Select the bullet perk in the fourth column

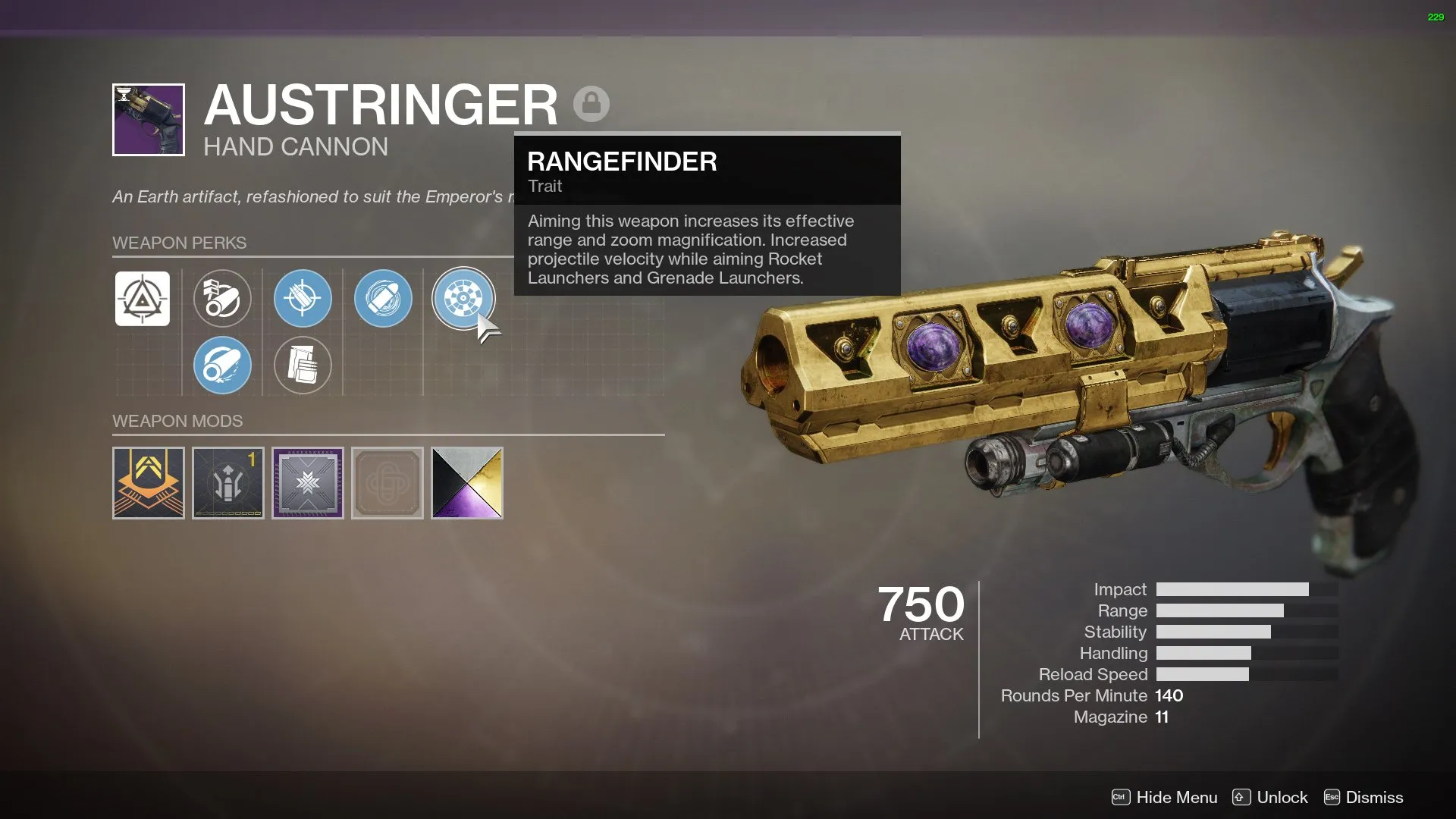[383, 299]
